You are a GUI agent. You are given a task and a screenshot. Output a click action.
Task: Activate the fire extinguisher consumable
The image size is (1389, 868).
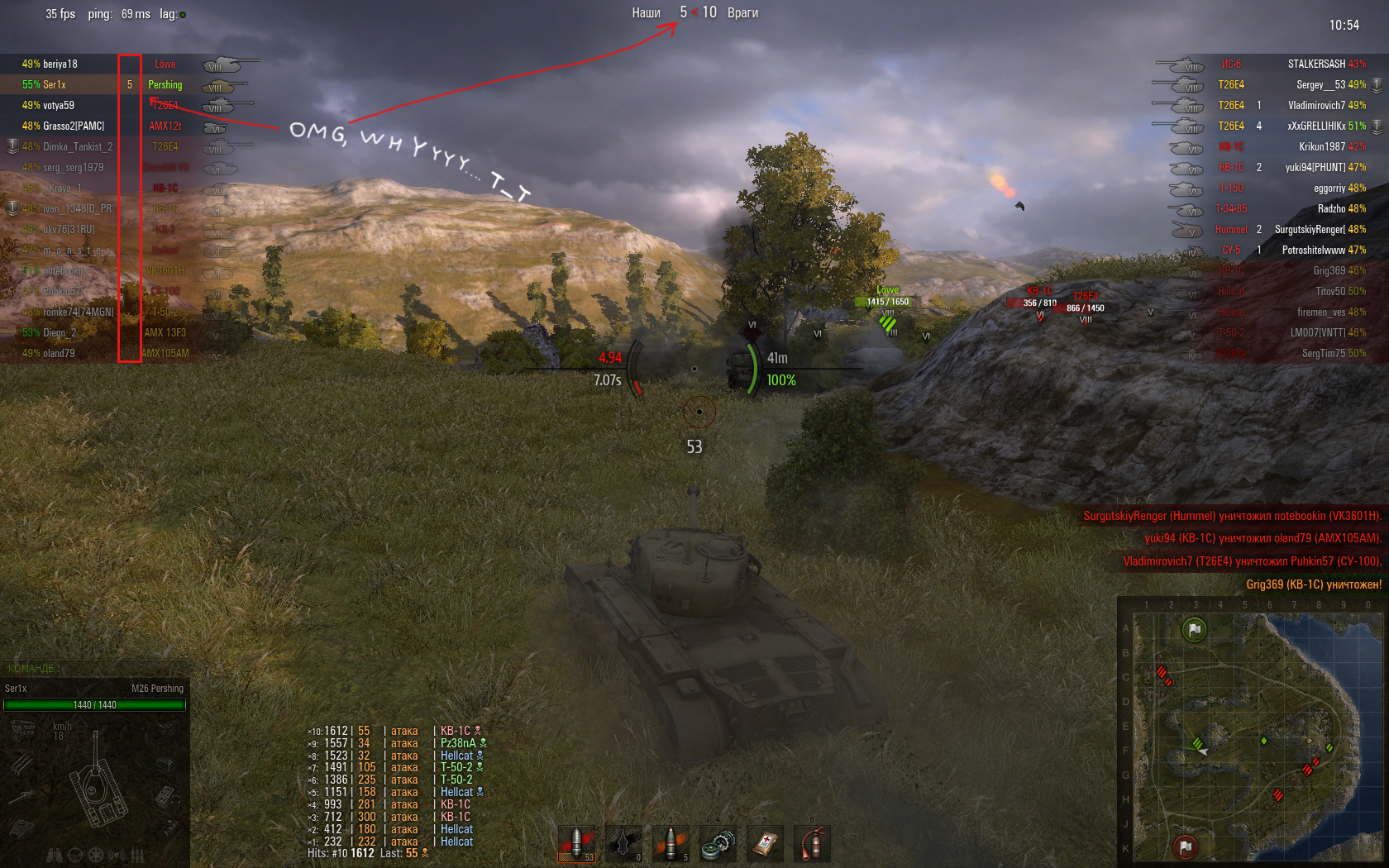coord(813,844)
